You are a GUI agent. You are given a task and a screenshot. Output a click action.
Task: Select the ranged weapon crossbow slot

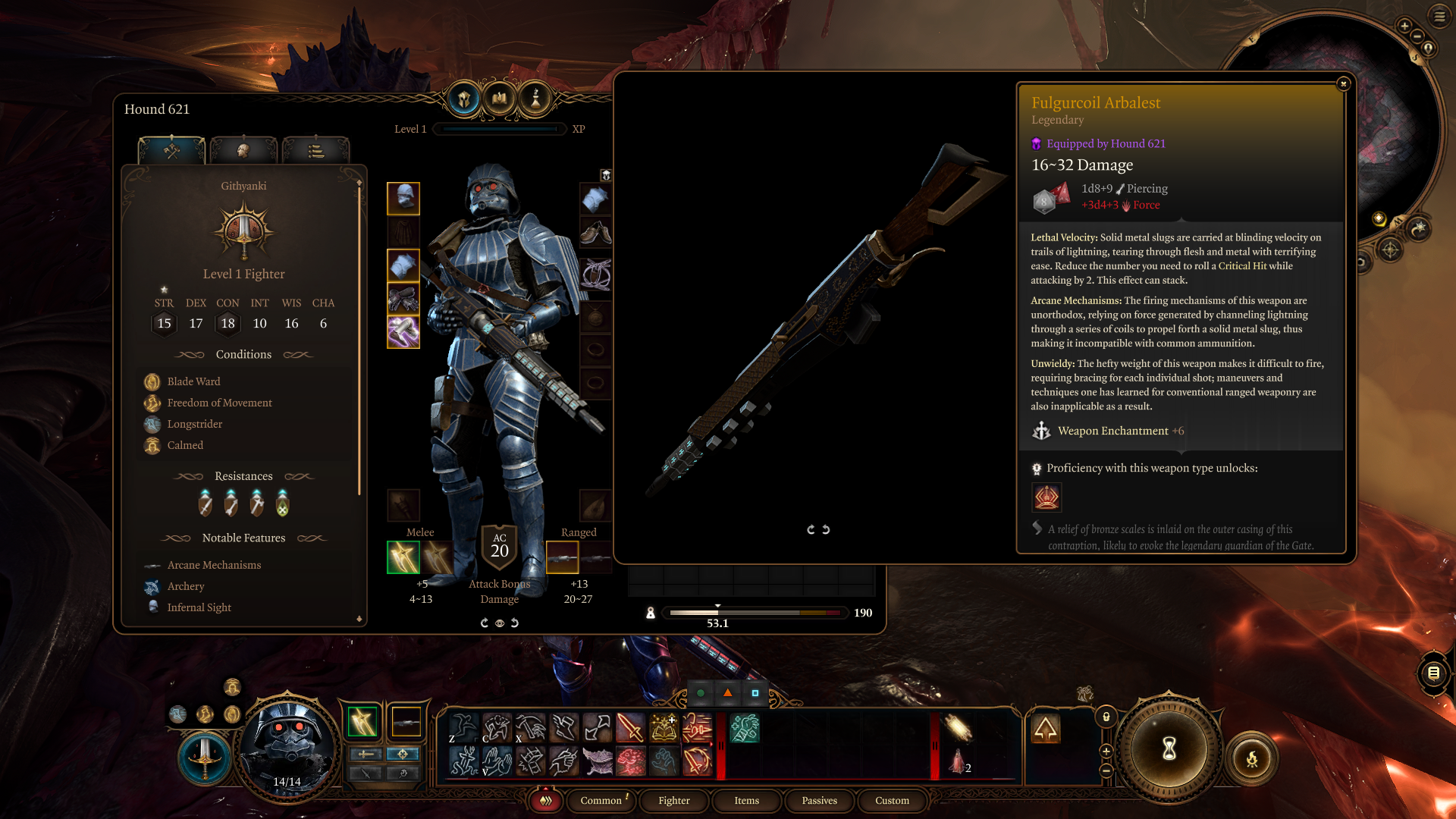[x=562, y=557]
